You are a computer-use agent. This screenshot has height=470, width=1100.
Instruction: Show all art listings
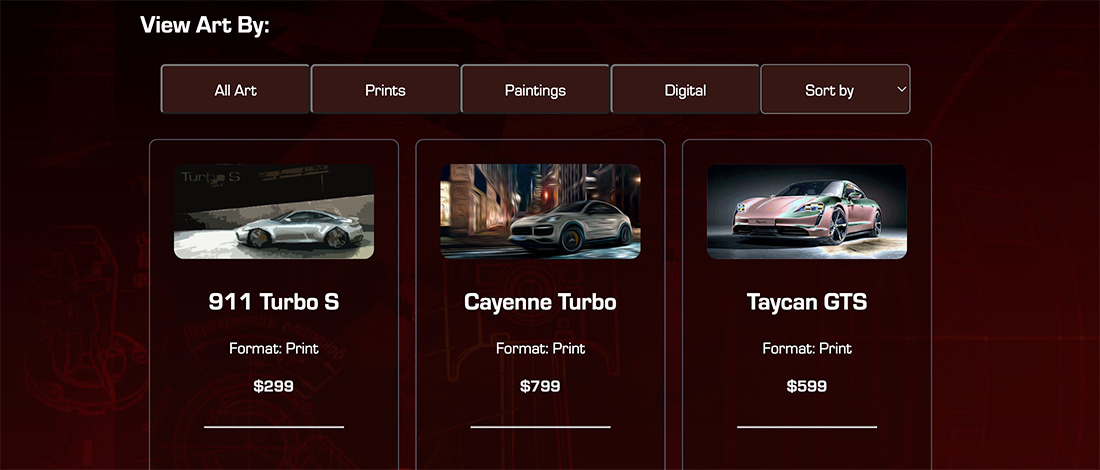235,90
